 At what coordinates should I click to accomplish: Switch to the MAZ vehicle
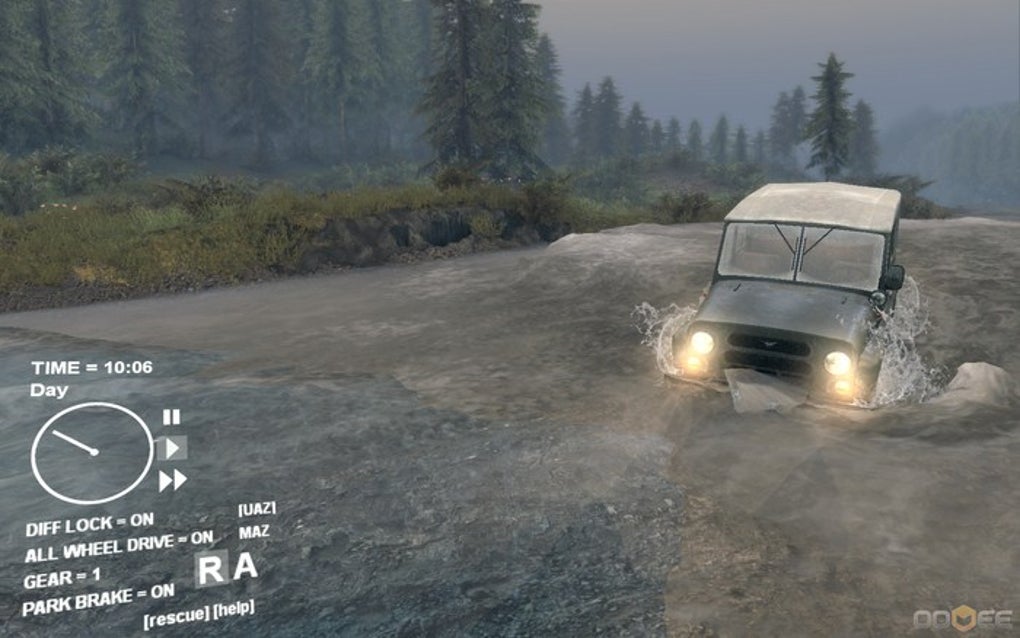coord(254,532)
